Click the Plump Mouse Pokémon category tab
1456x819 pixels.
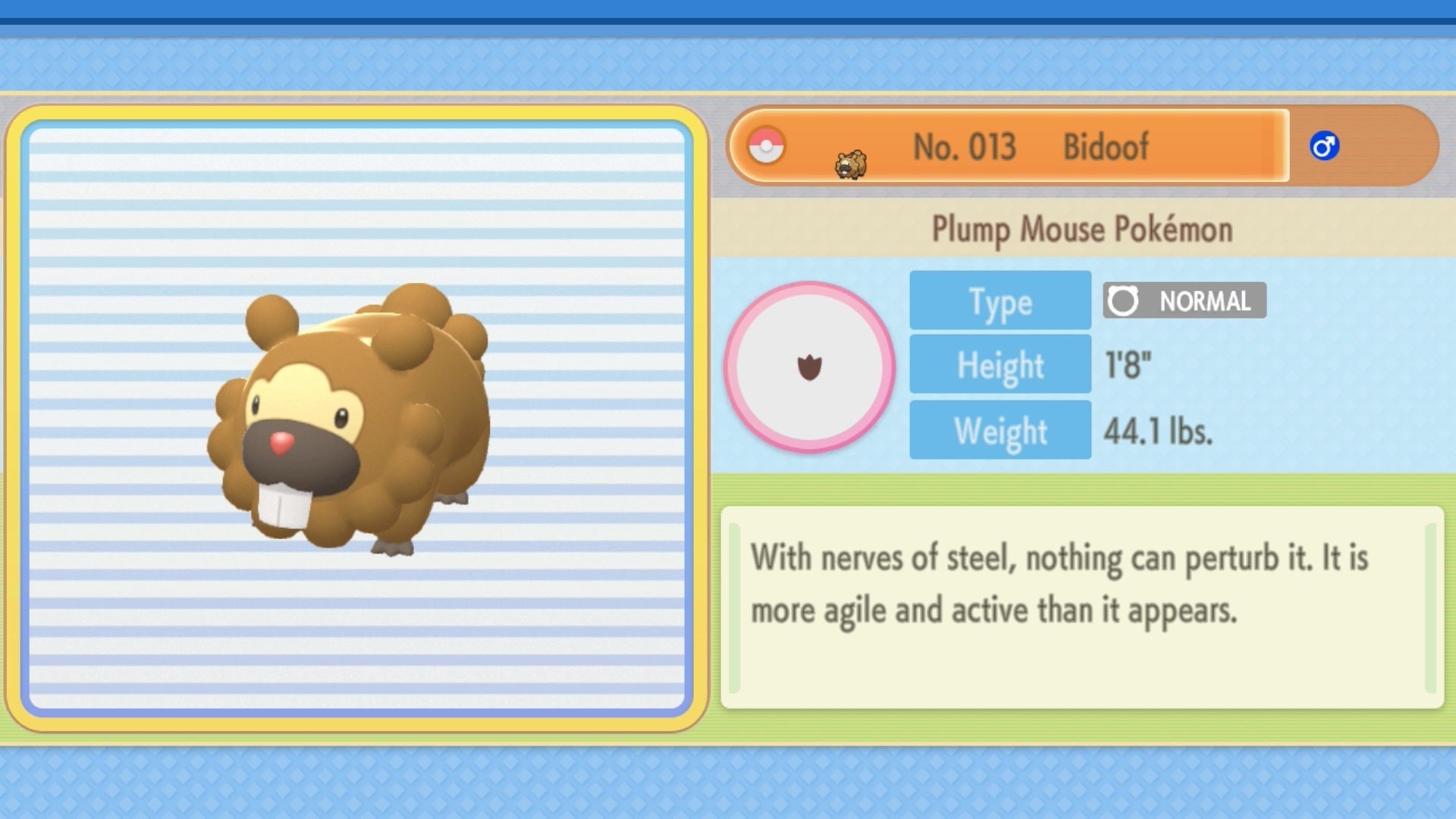(x=1081, y=230)
